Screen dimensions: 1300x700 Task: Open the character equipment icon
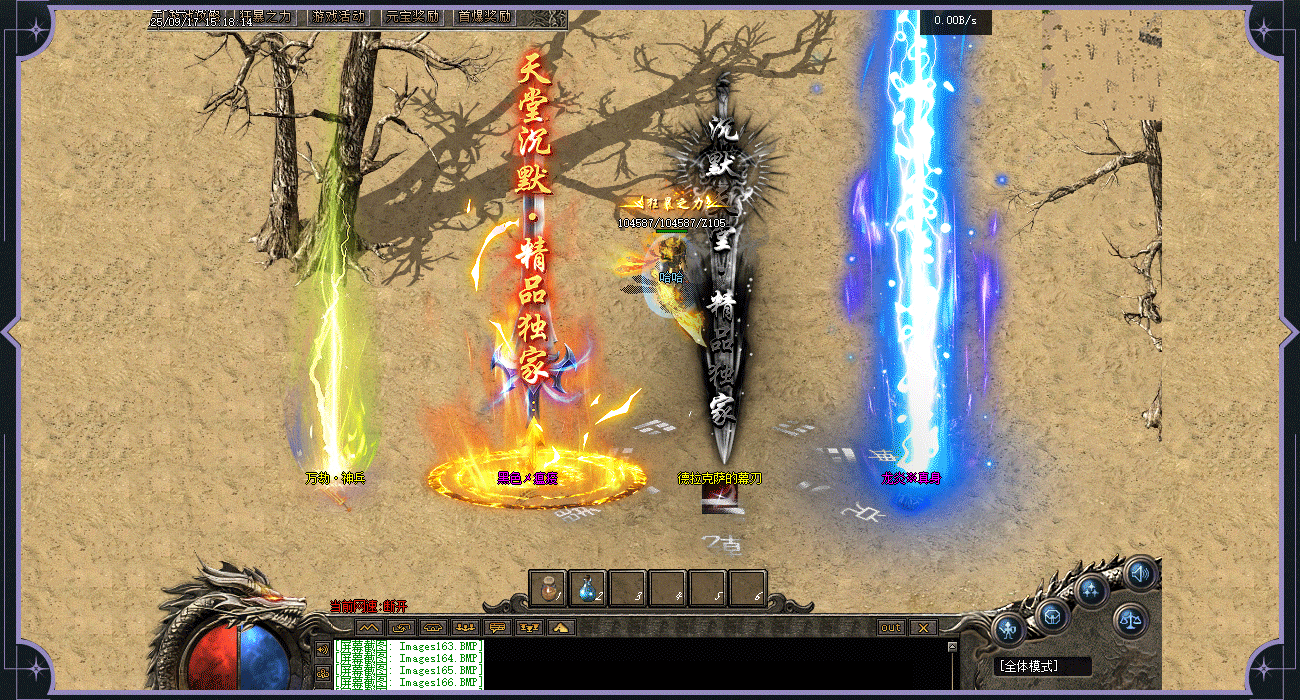point(1009,631)
